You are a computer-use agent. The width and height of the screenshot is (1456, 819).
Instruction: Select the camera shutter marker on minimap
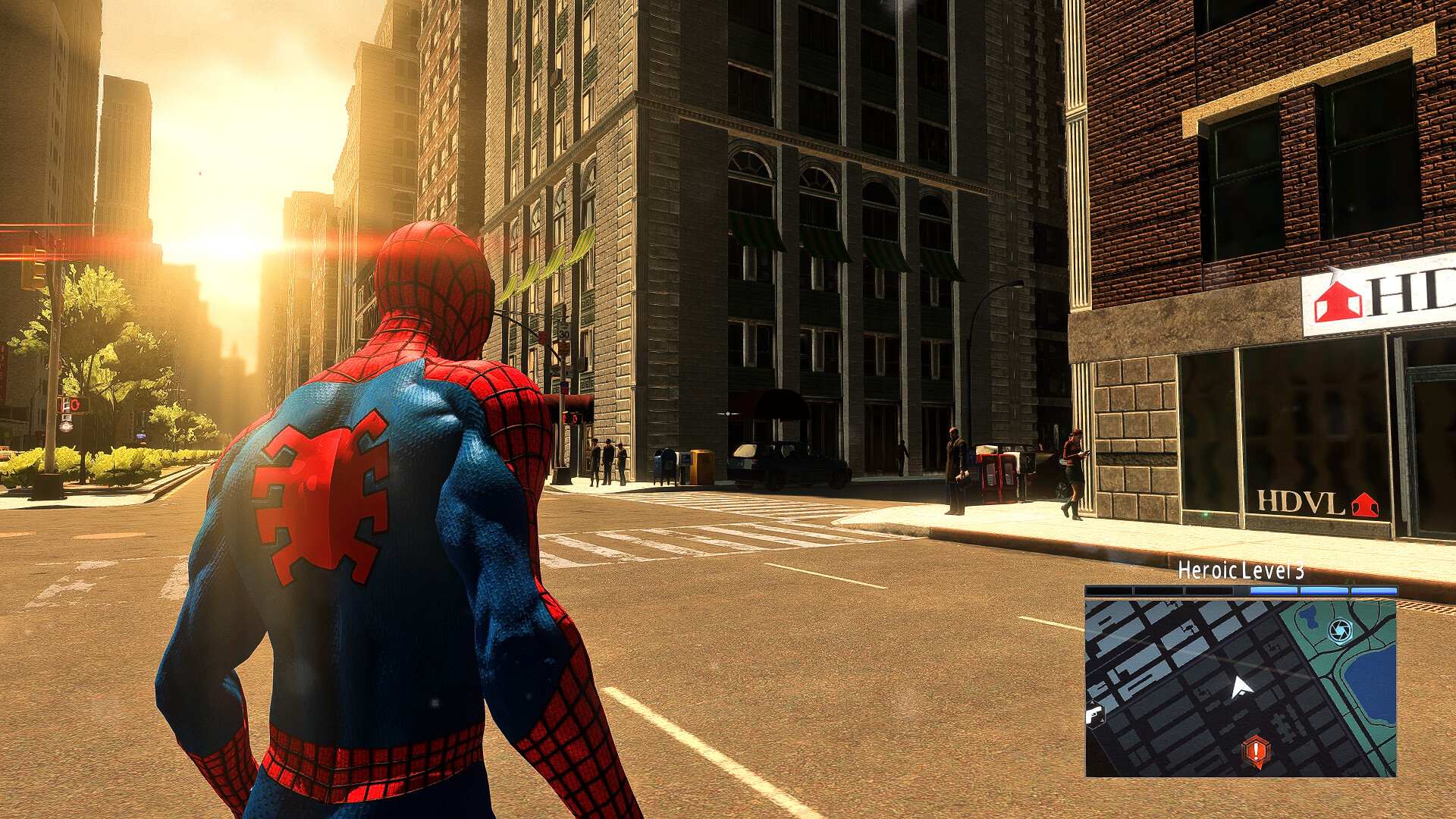coord(1340,630)
